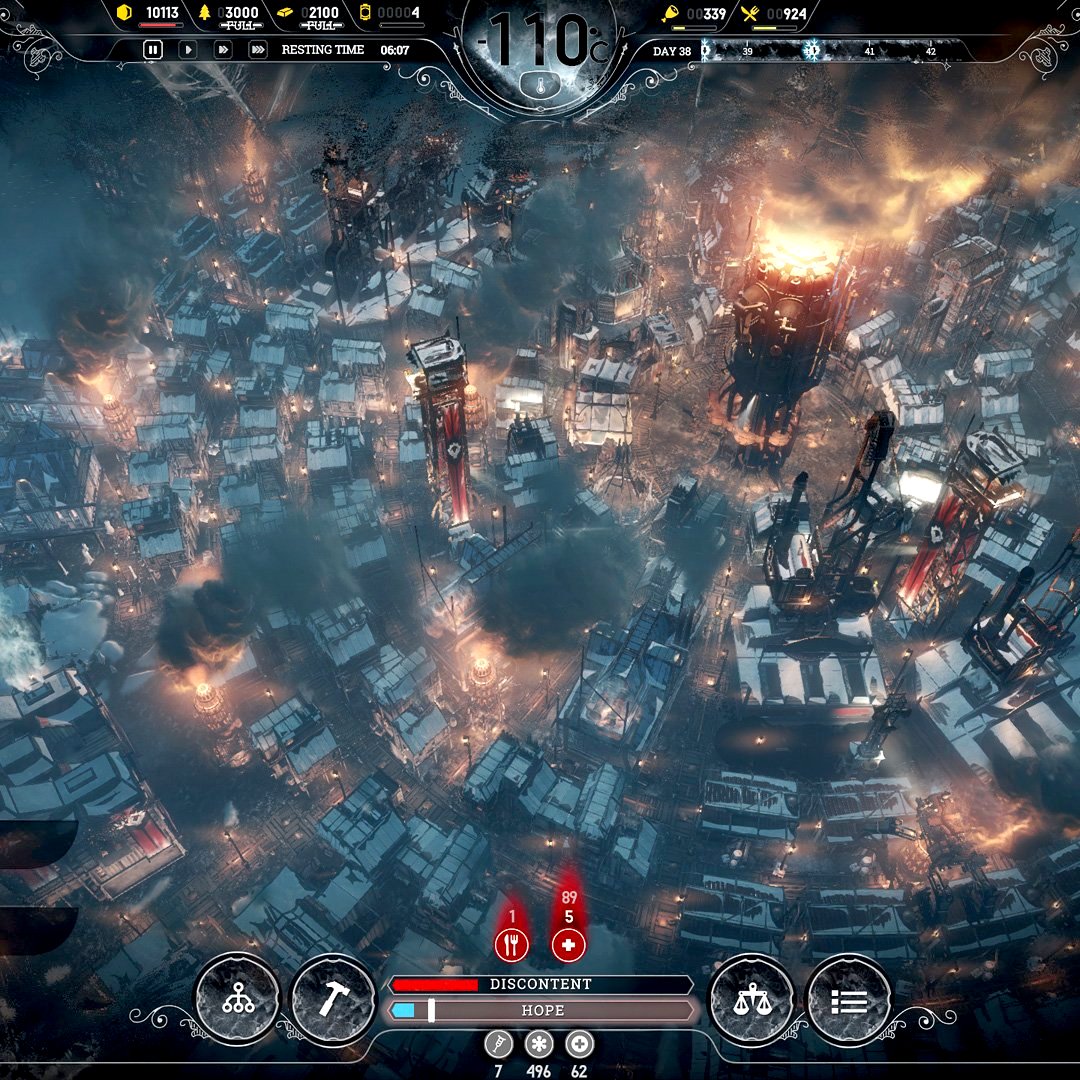Pause the game with the pause button
Viewport: 1080px width, 1080px height.
pos(152,49)
